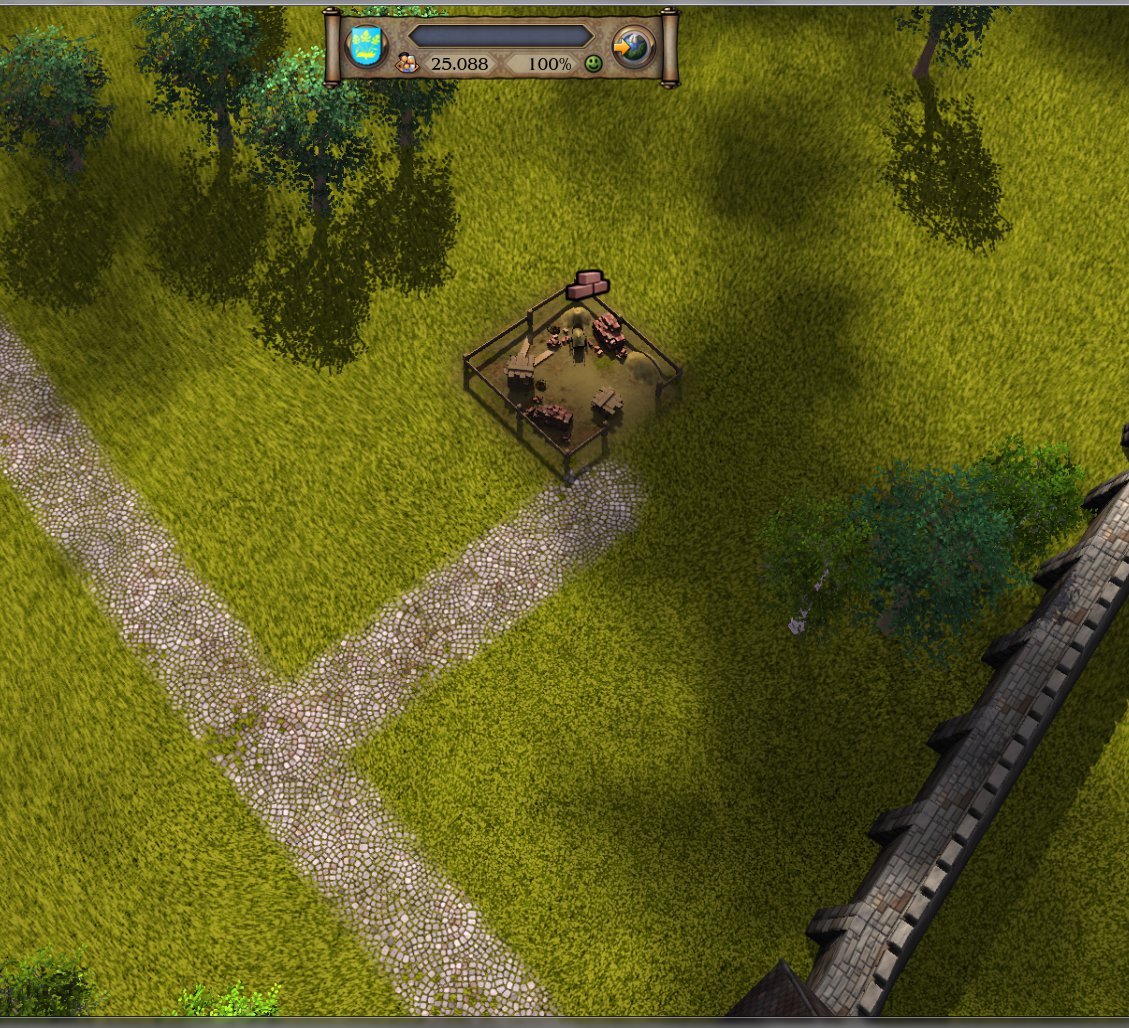
Task: Click the empty city name banner
Action: (500, 36)
